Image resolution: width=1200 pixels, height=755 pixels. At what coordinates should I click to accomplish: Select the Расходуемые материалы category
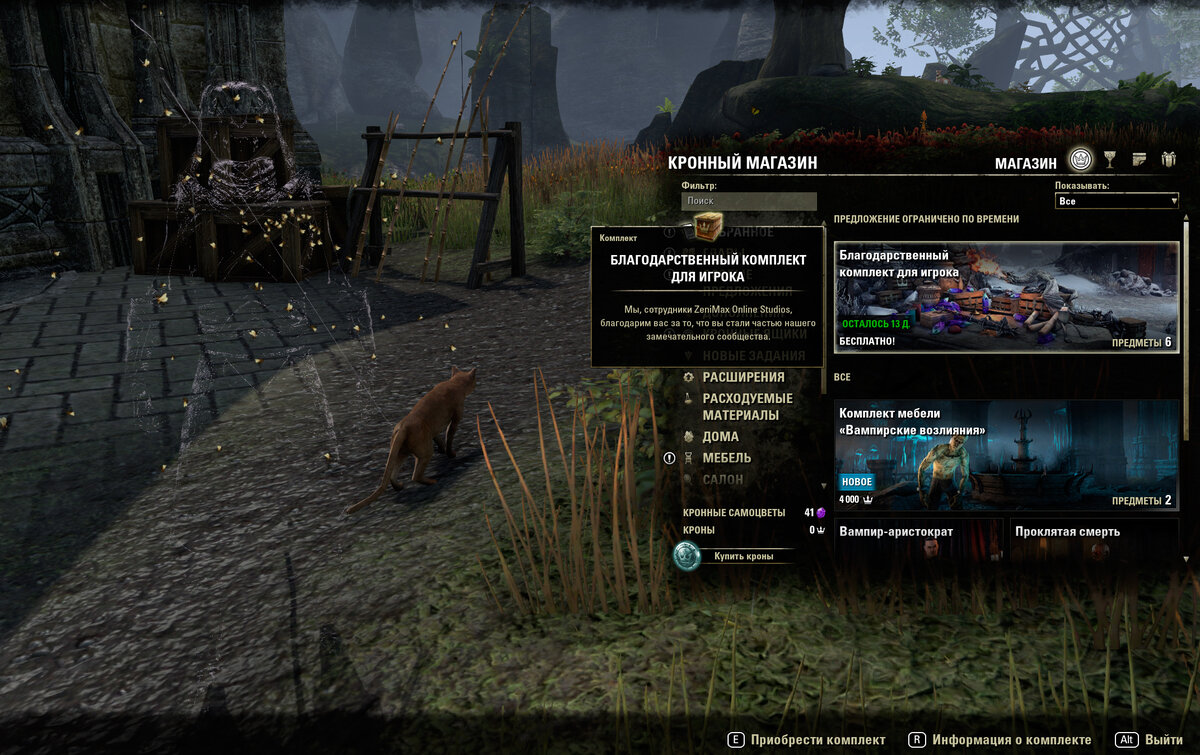(747, 406)
